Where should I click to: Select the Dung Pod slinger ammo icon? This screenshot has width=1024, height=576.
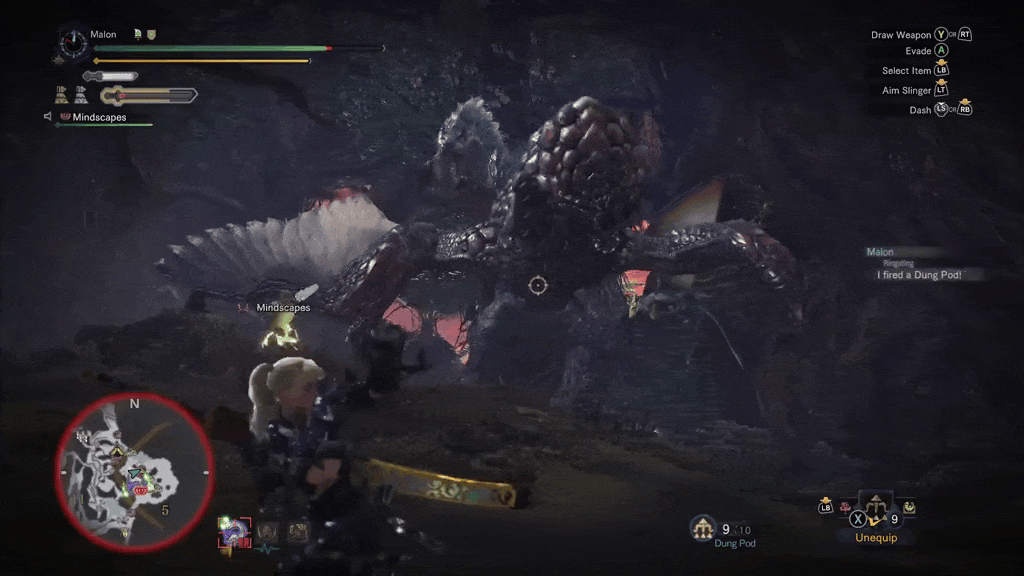click(704, 529)
